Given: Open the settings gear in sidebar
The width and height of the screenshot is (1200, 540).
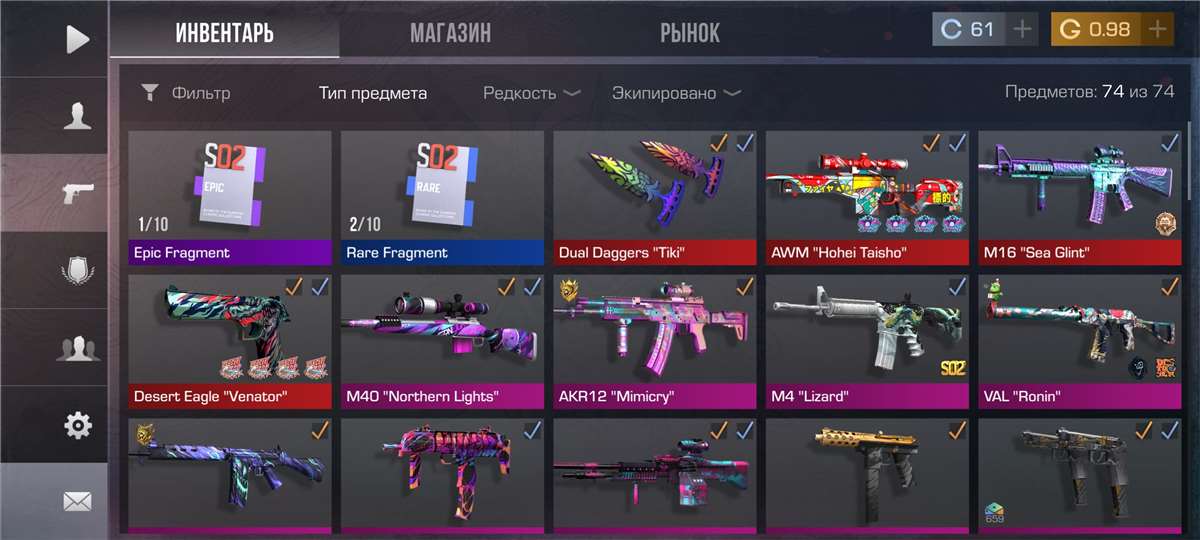Looking at the screenshot, I should click(77, 425).
